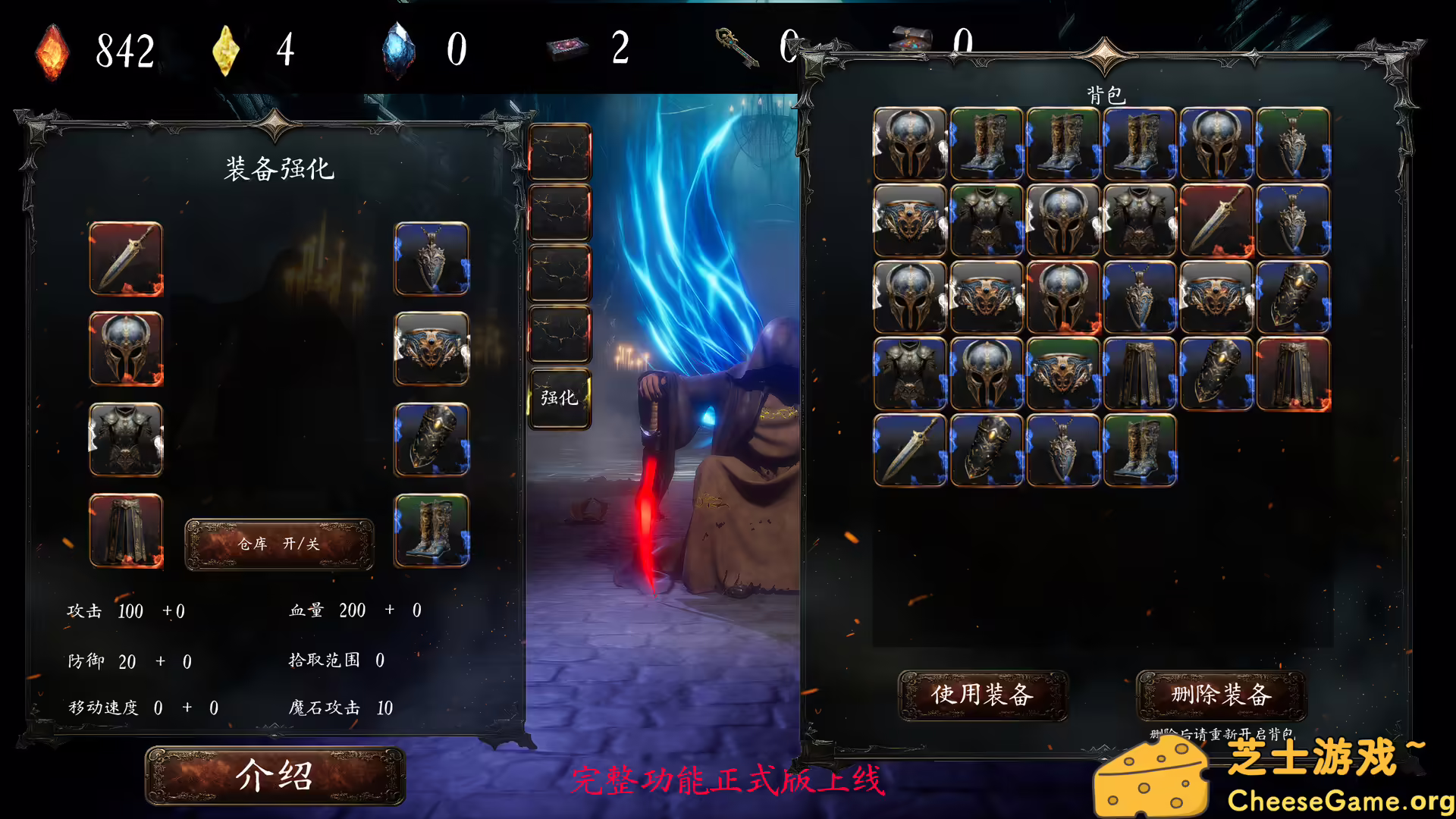The width and height of the screenshot is (1456, 819).
Task: Select the equipped chest armor slot
Action: (126, 441)
